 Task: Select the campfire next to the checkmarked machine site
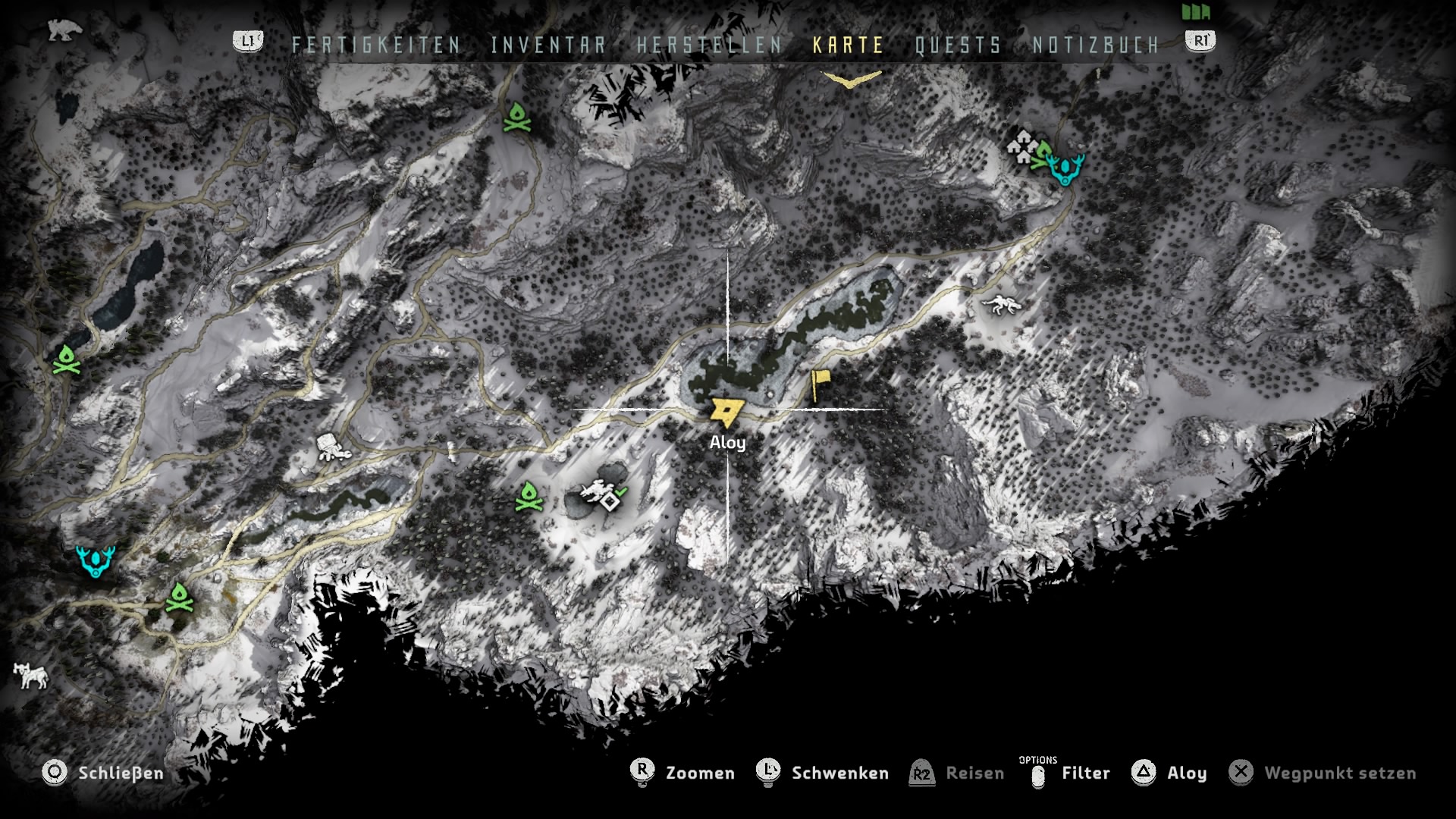[529, 497]
